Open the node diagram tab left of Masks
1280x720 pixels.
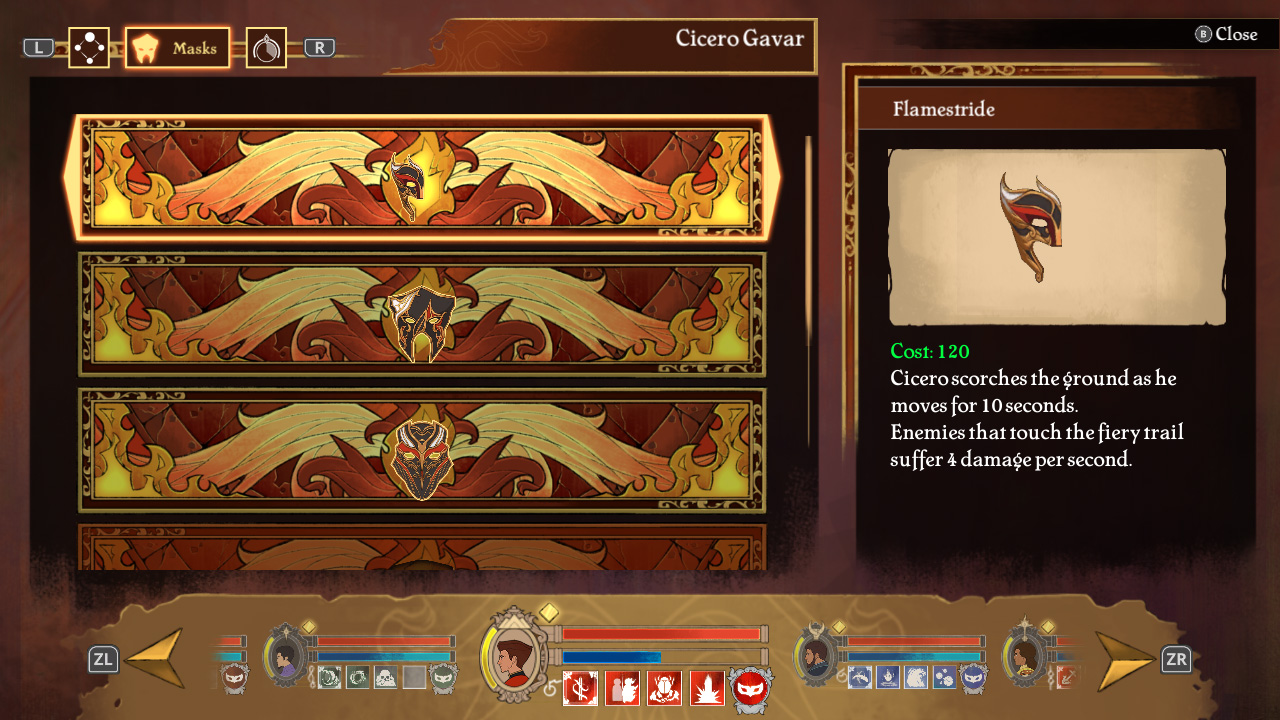88,46
